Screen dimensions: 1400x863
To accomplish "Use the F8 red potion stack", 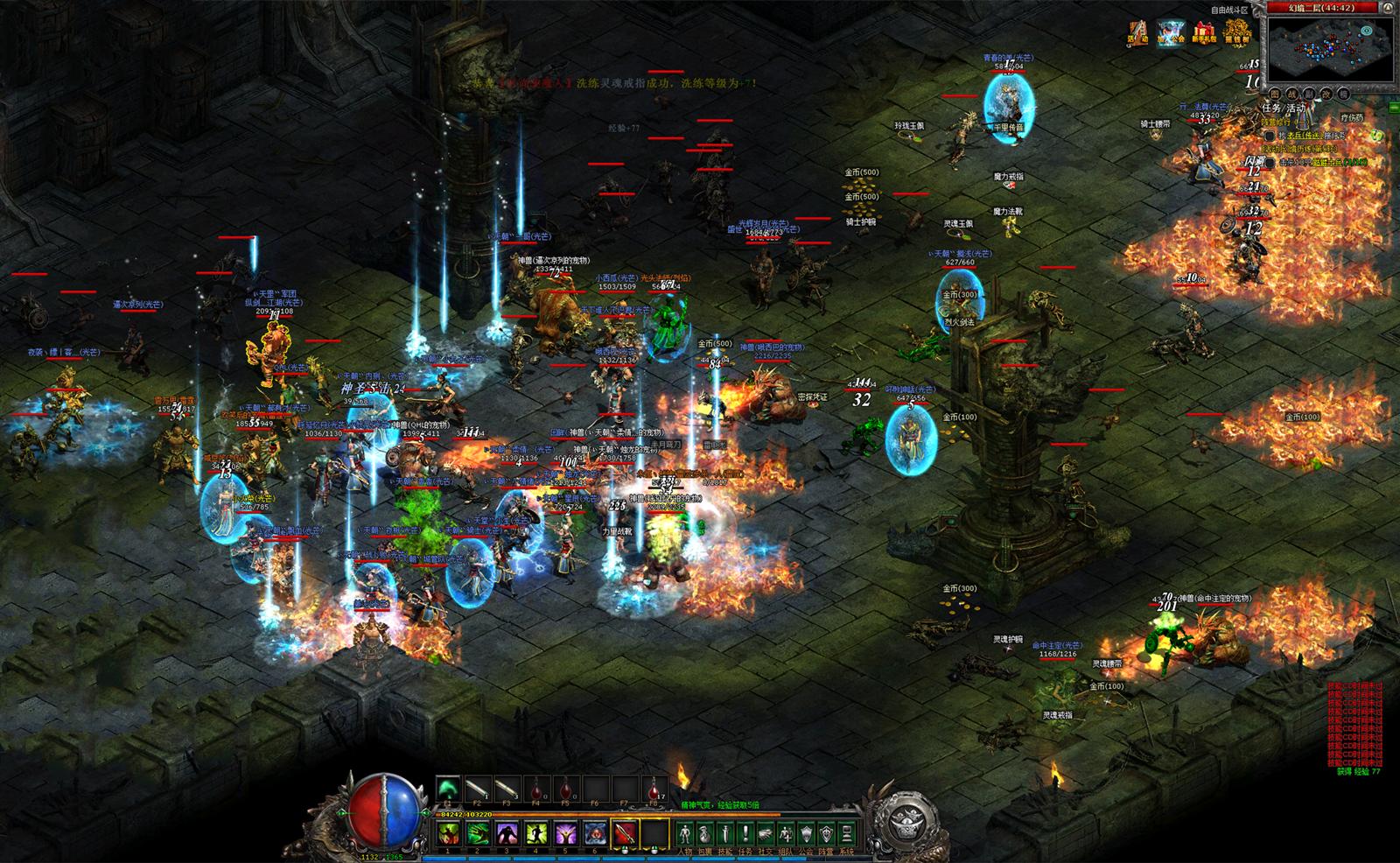I will (x=654, y=787).
